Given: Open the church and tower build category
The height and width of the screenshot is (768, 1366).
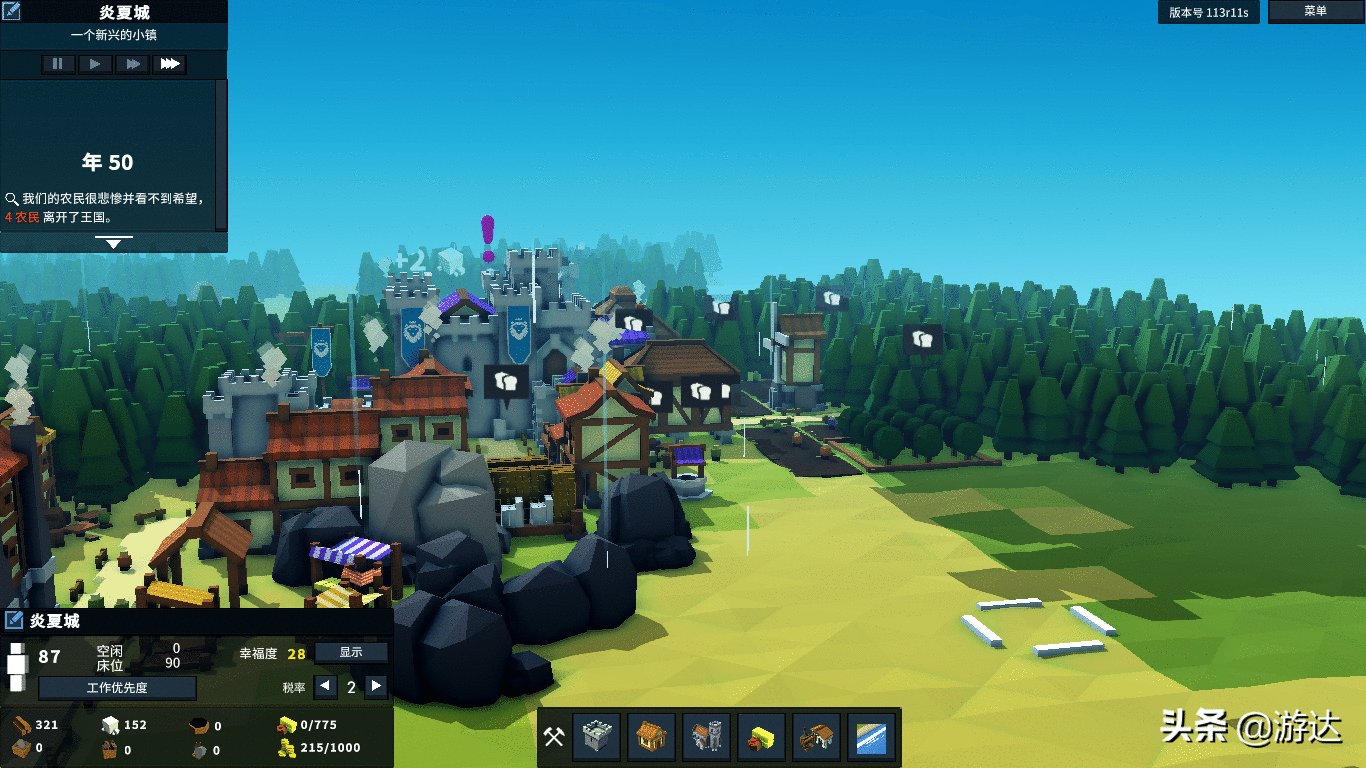Looking at the screenshot, I should 705,738.
